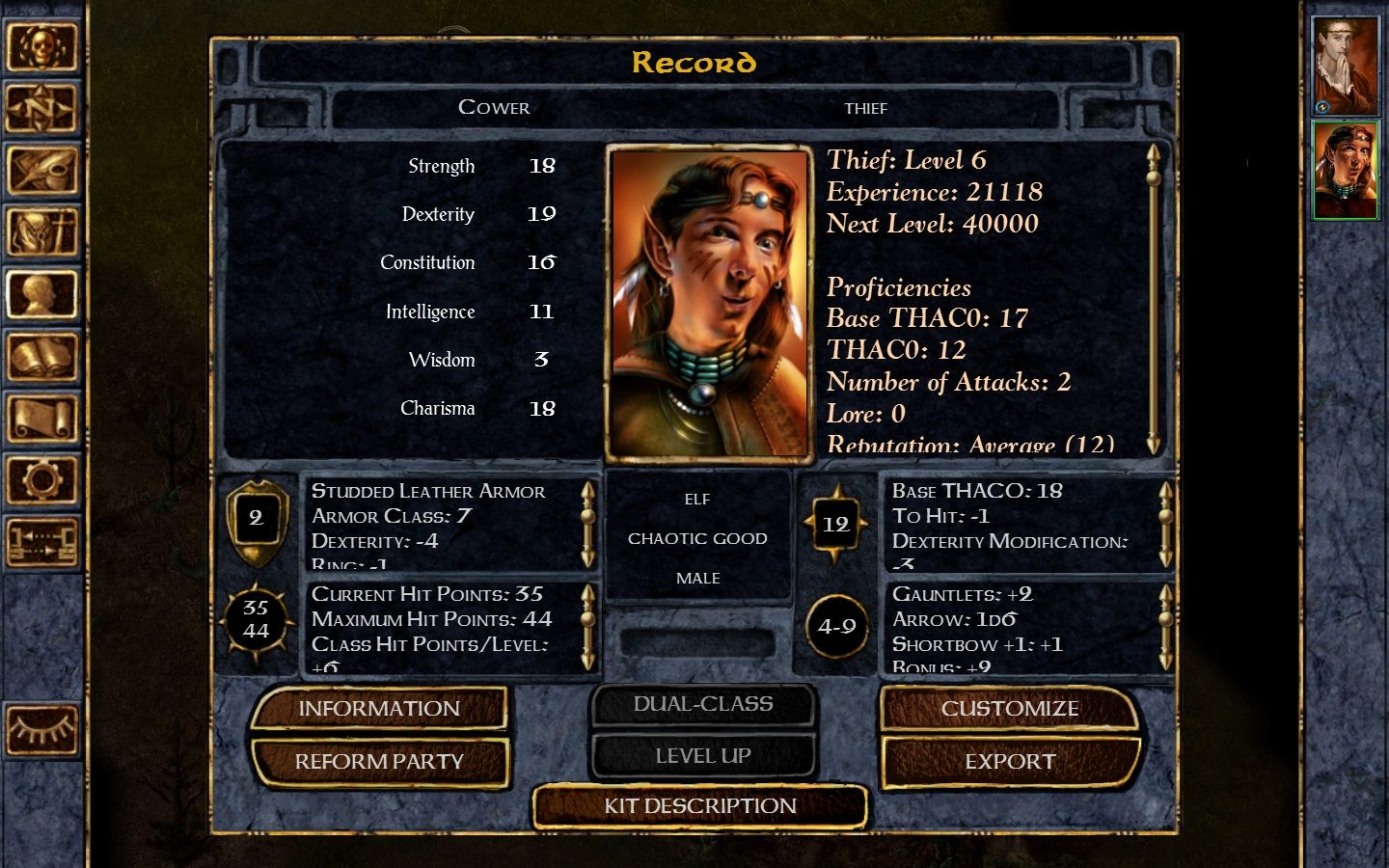The width and height of the screenshot is (1389, 868).
Task: Open the Customize character options
Action: [x=1009, y=709]
